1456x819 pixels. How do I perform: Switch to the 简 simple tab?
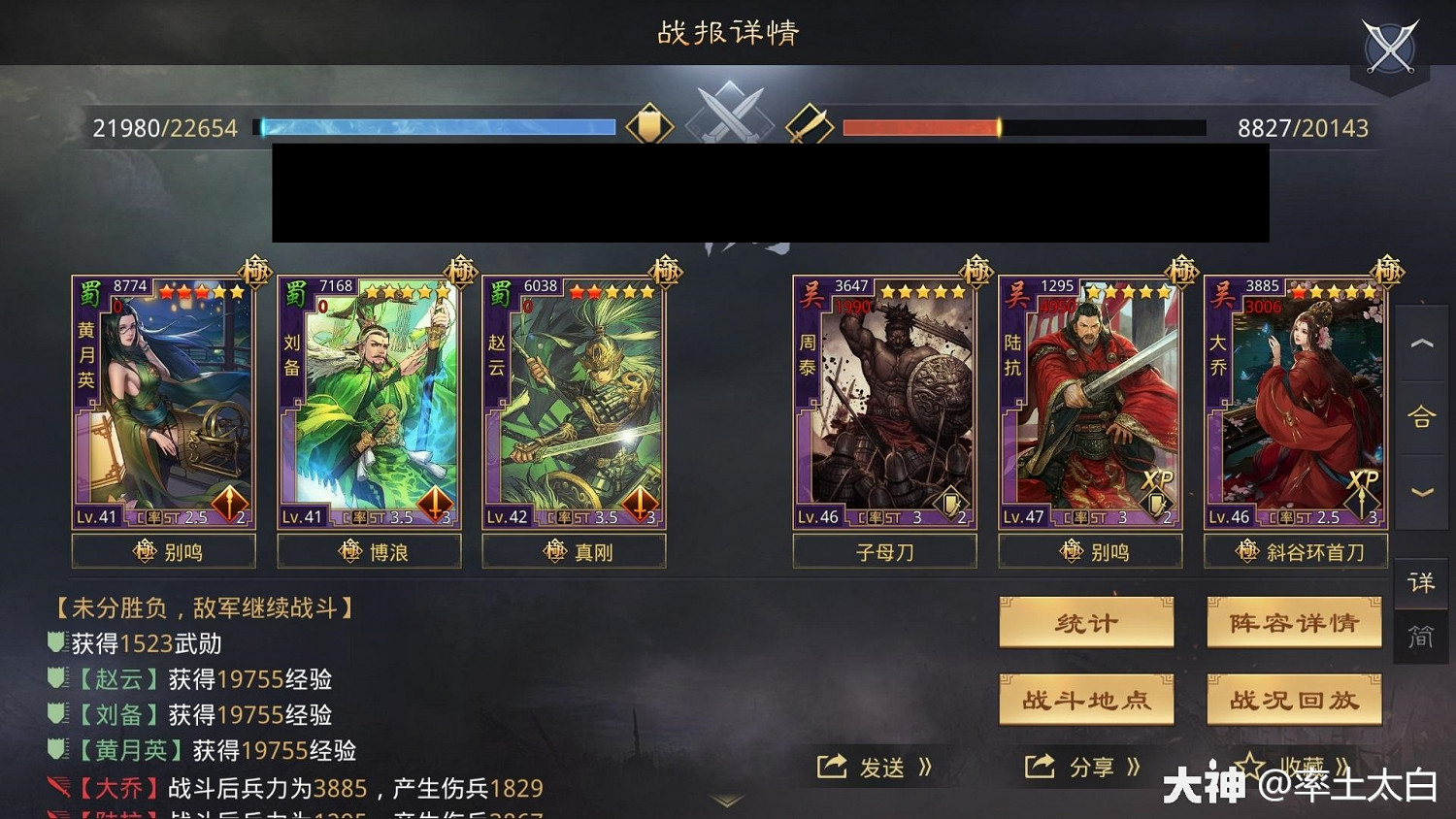[x=1421, y=638]
